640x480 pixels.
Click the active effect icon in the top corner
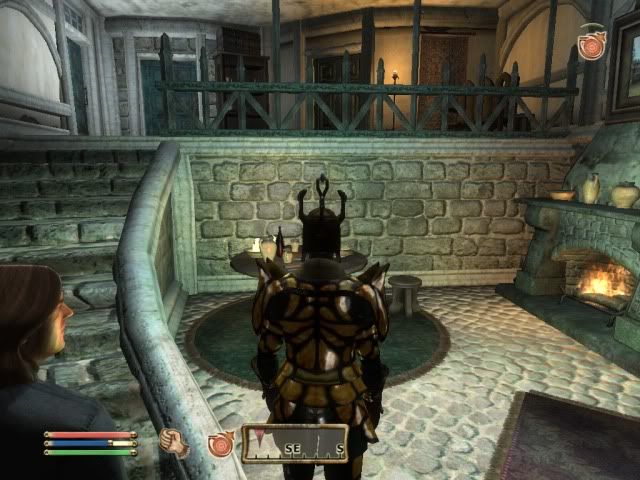tap(591, 45)
